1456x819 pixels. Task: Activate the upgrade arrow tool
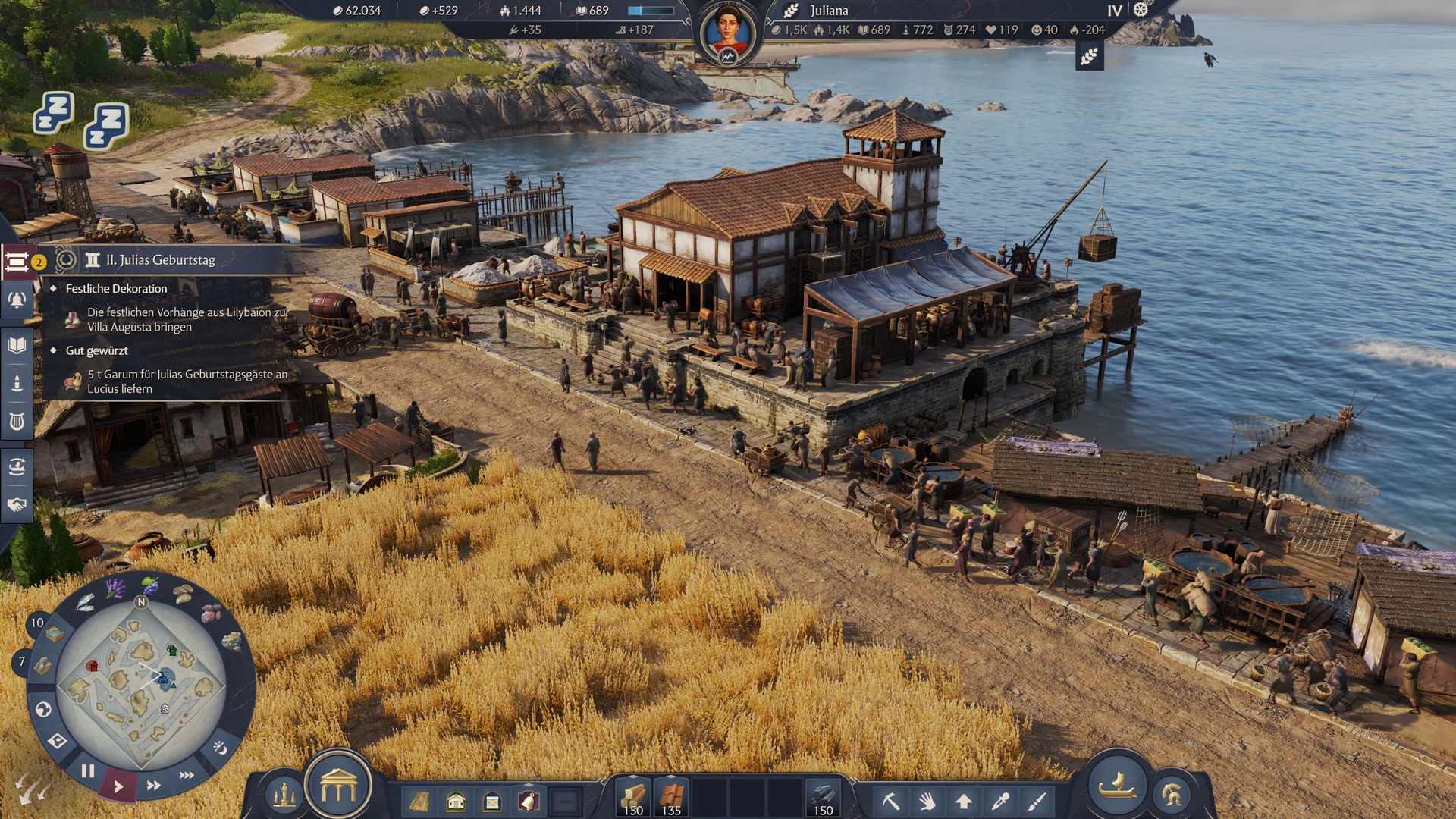coord(964,801)
